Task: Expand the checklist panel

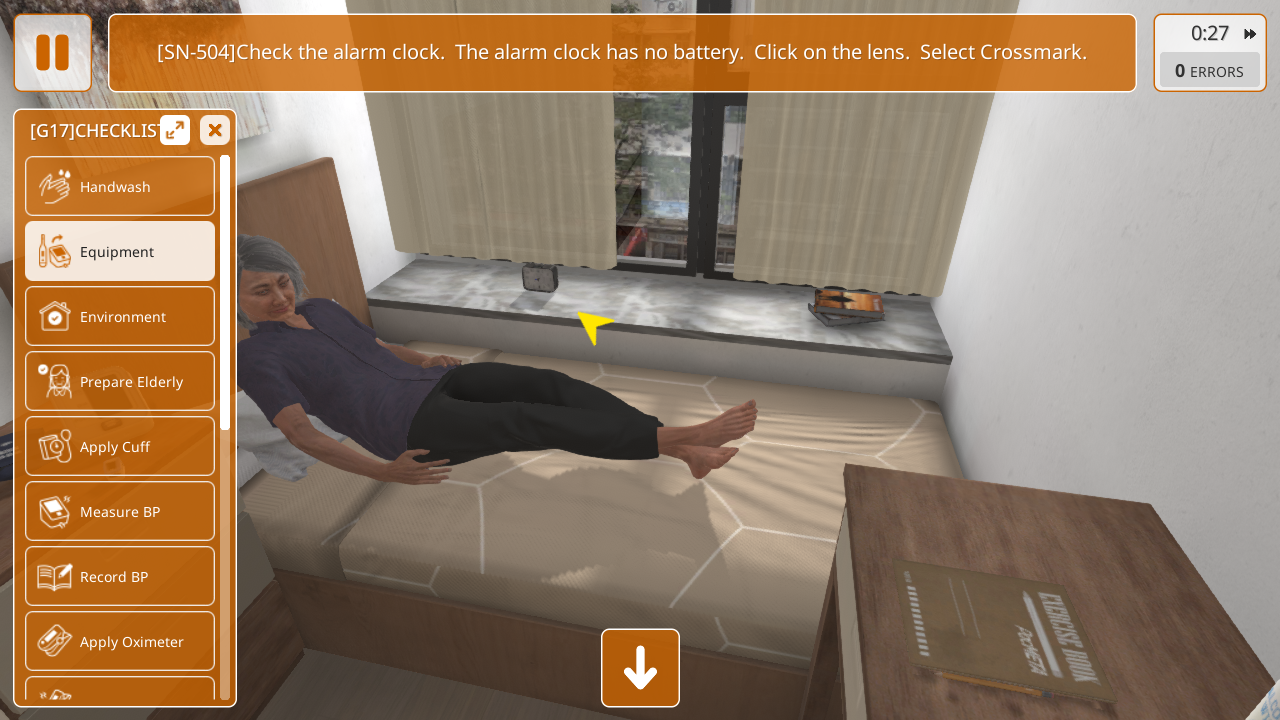Action: [x=175, y=130]
